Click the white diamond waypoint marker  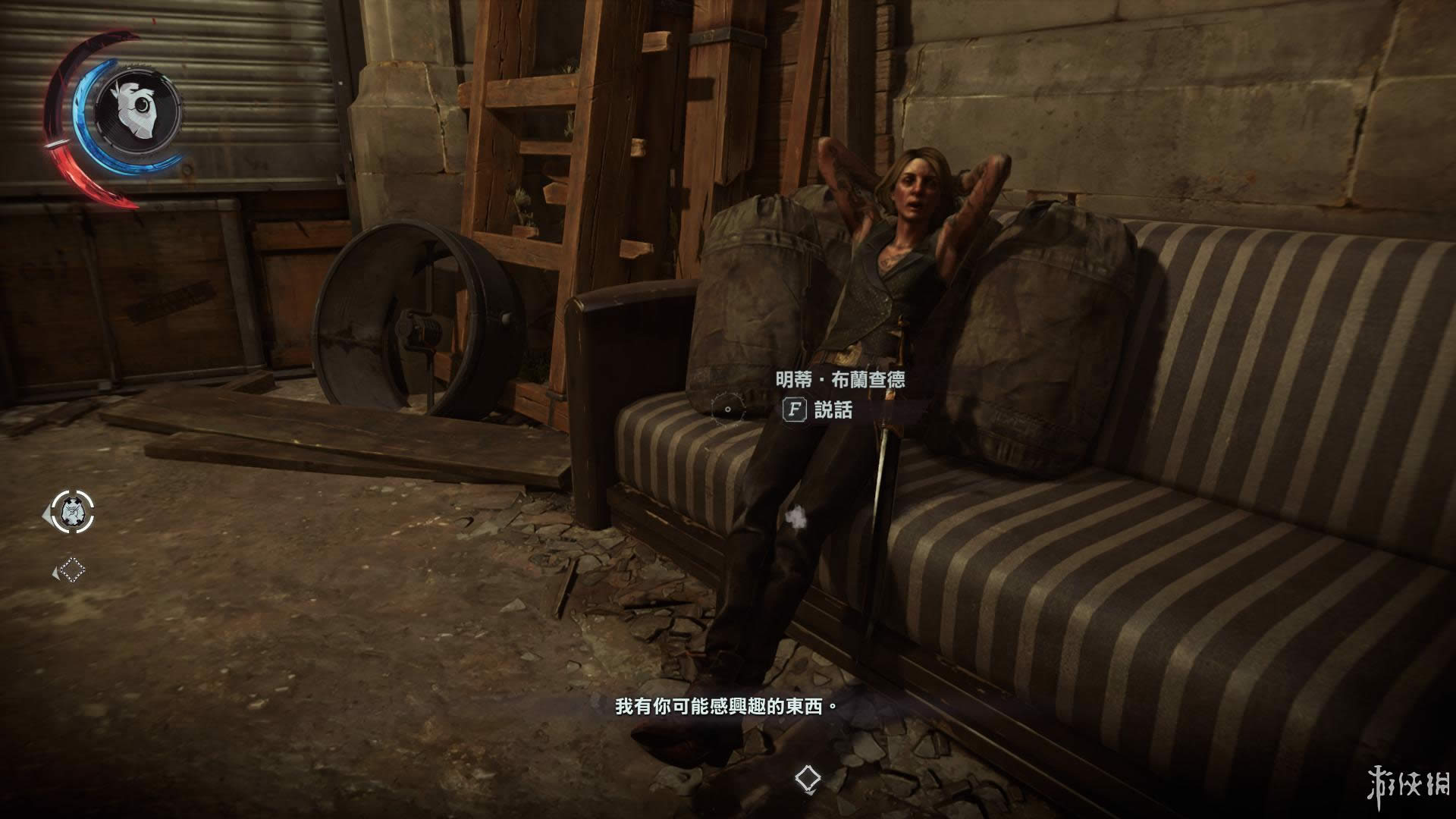[x=806, y=777]
